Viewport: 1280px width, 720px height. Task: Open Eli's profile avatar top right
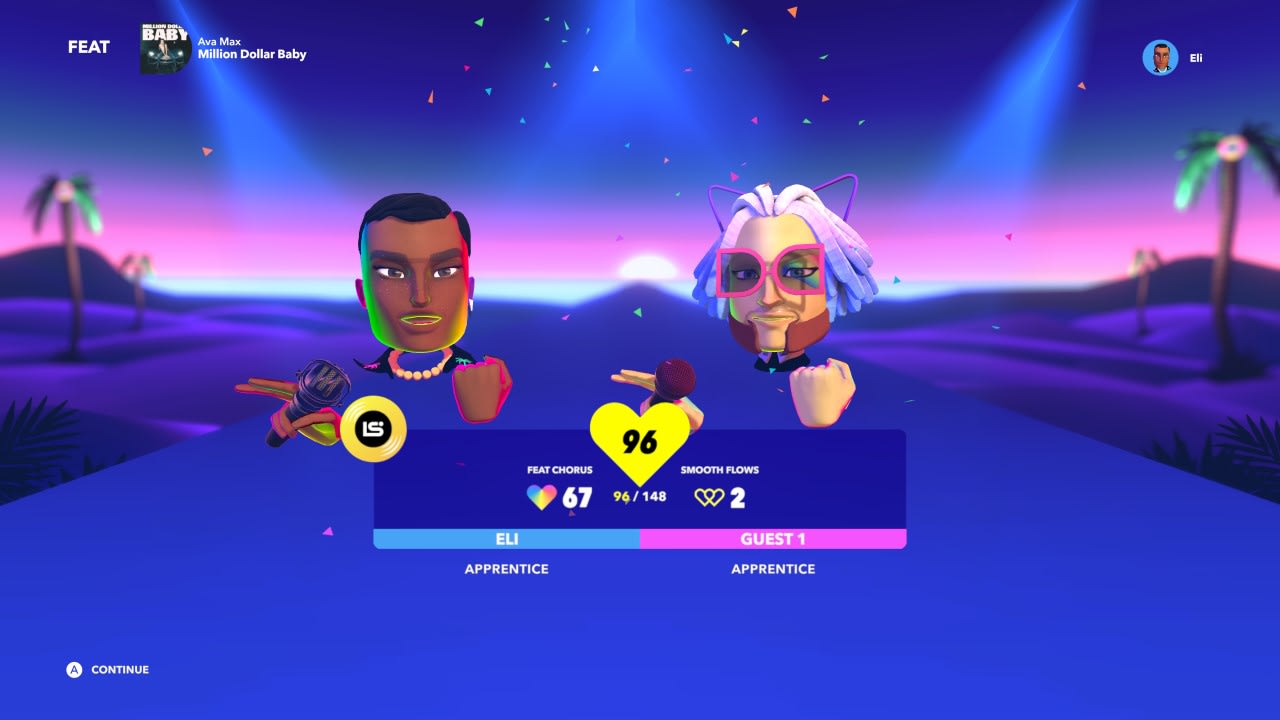[1160, 57]
